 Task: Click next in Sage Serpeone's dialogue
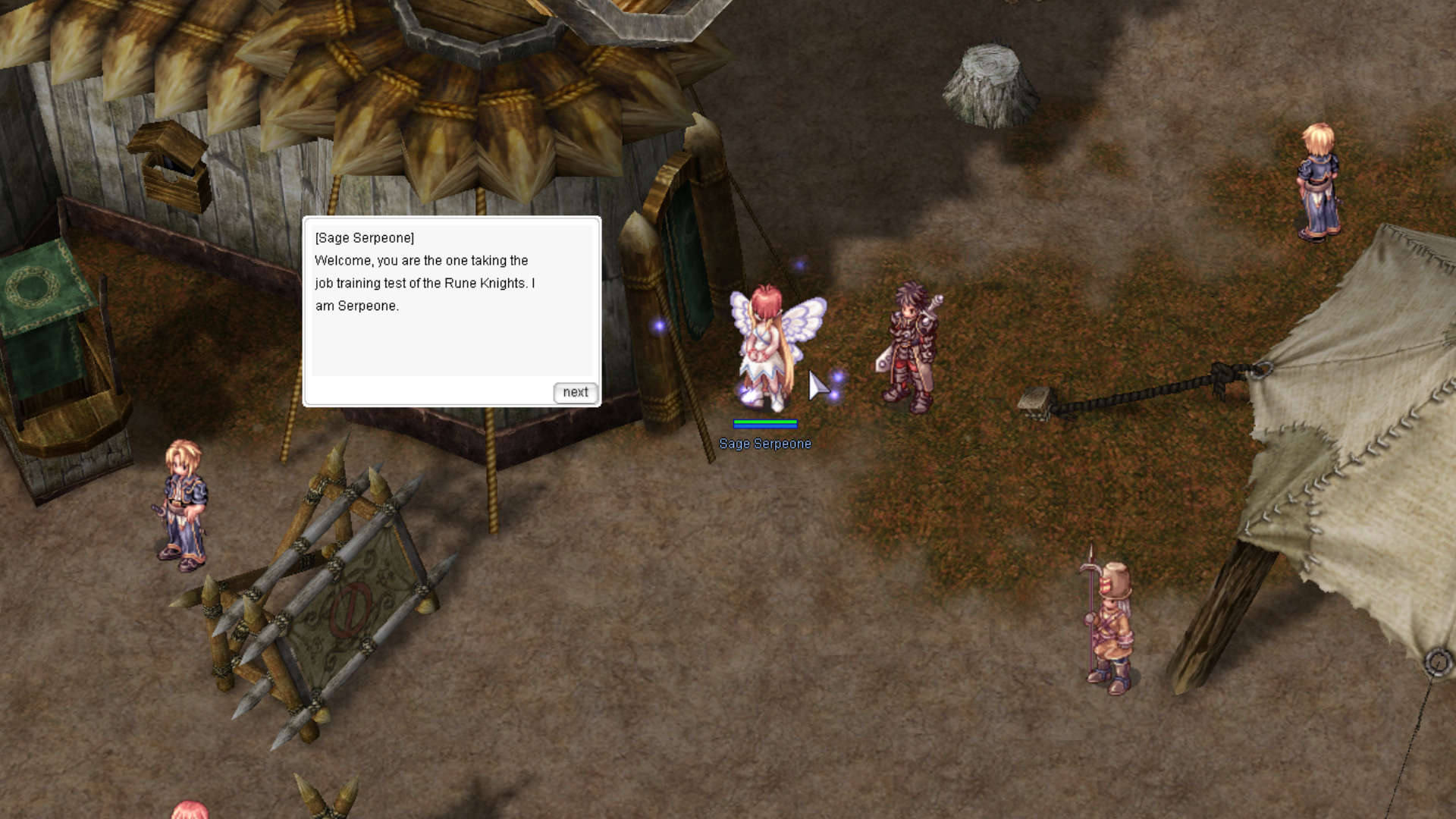(576, 392)
